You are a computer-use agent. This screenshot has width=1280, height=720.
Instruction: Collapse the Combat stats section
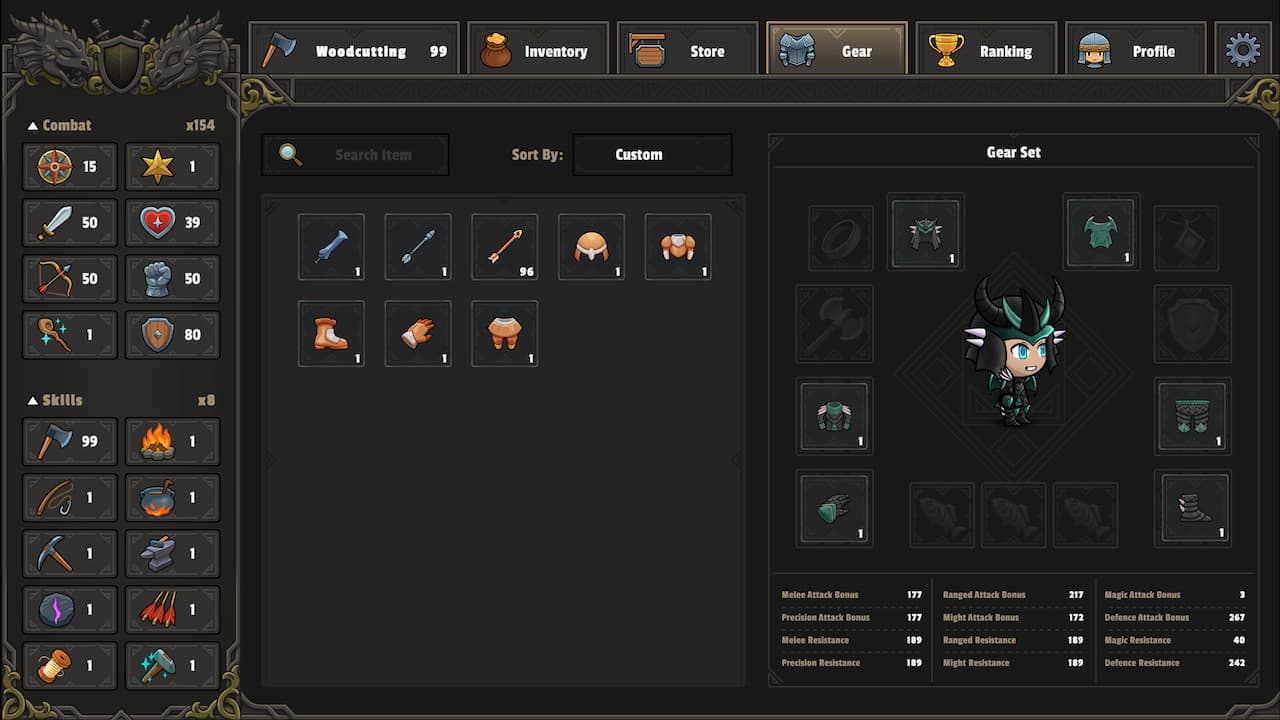click(33, 125)
